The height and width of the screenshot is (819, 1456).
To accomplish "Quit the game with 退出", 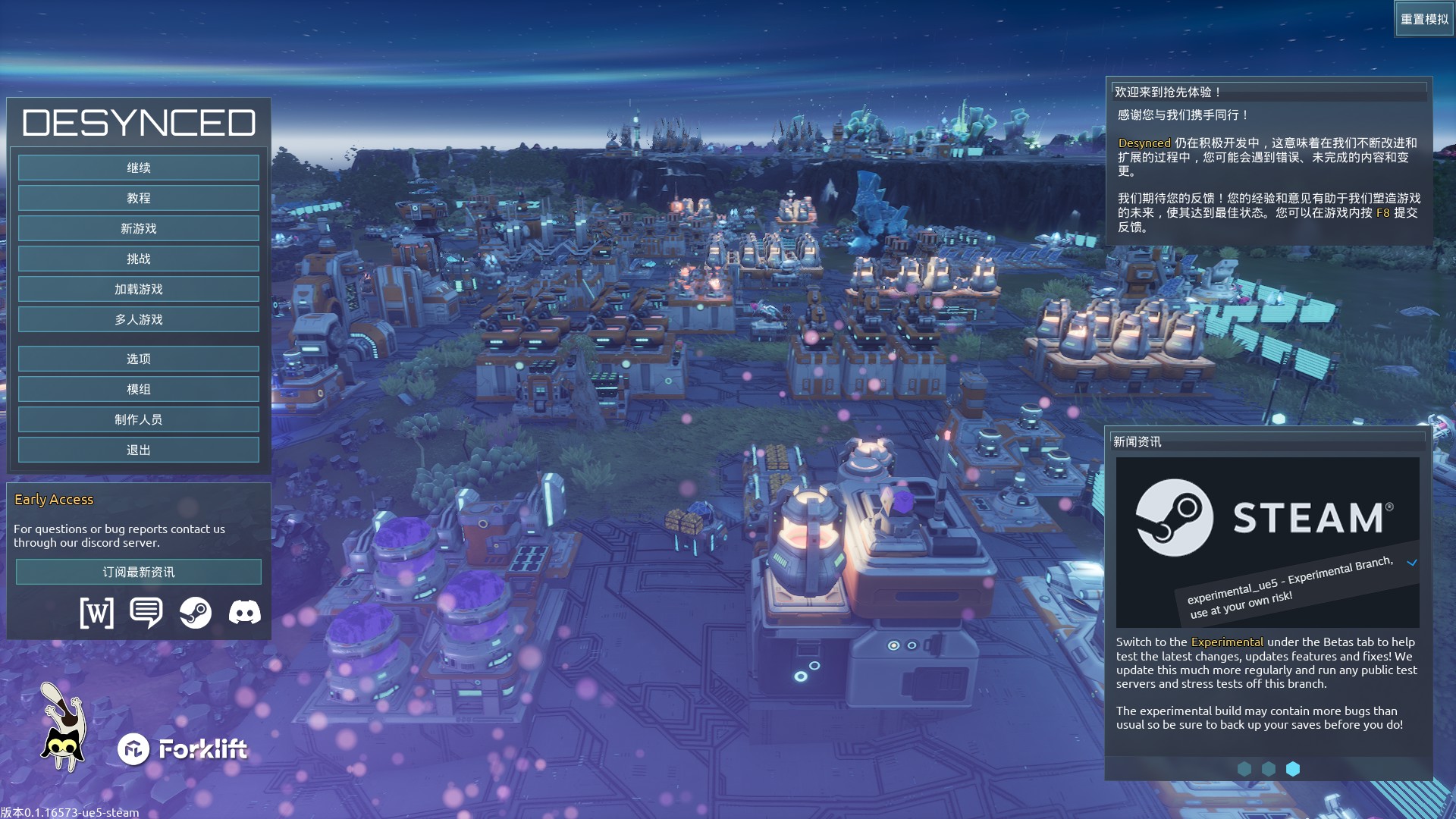I will pos(139,450).
